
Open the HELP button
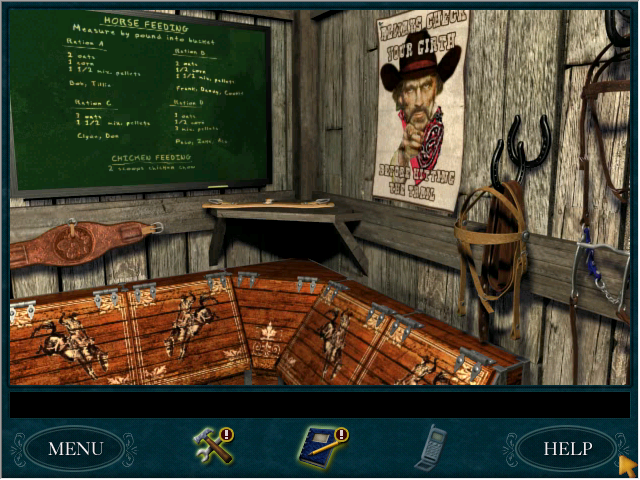[566, 448]
